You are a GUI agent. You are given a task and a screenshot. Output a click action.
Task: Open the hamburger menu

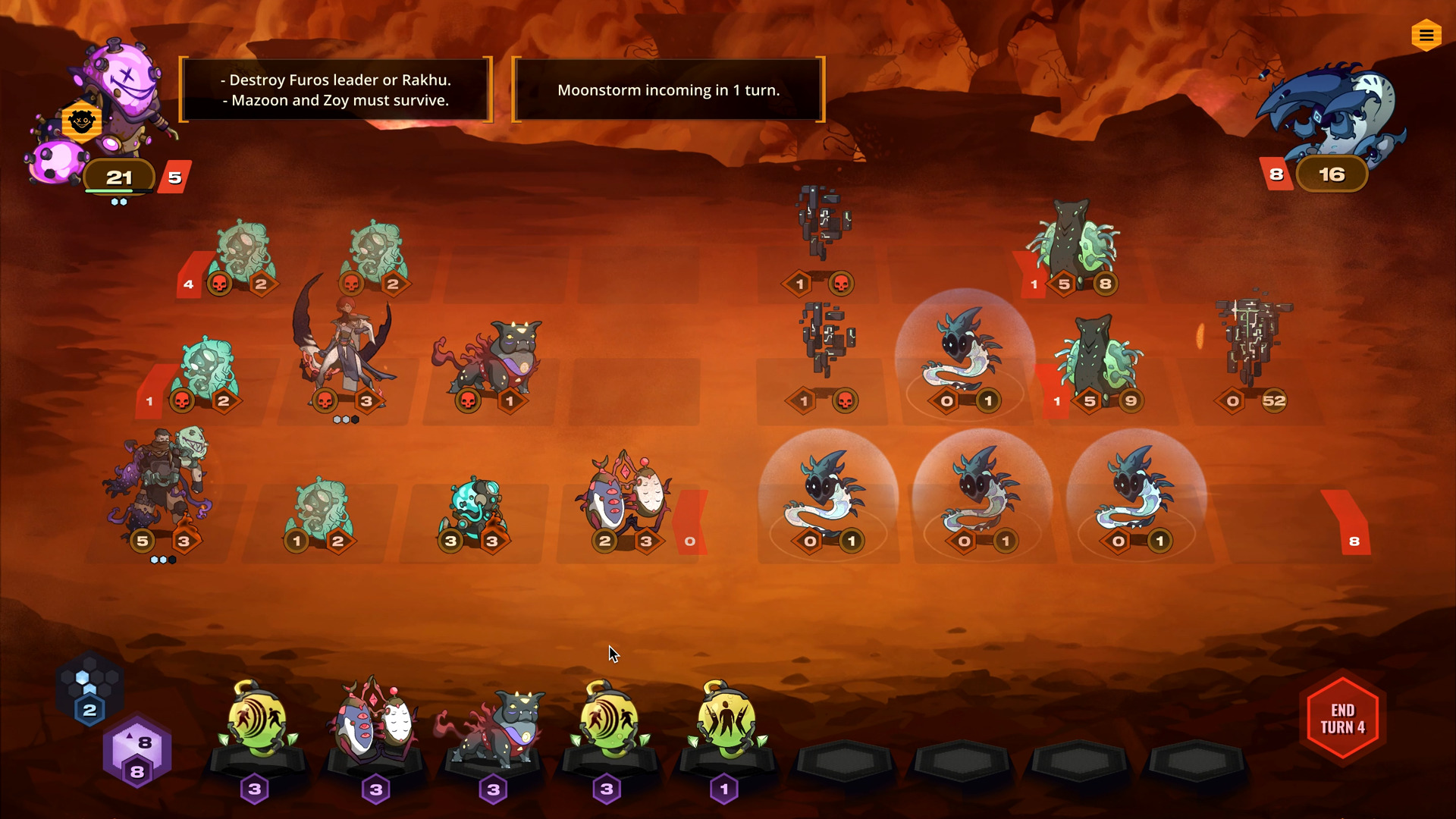pos(1426,36)
